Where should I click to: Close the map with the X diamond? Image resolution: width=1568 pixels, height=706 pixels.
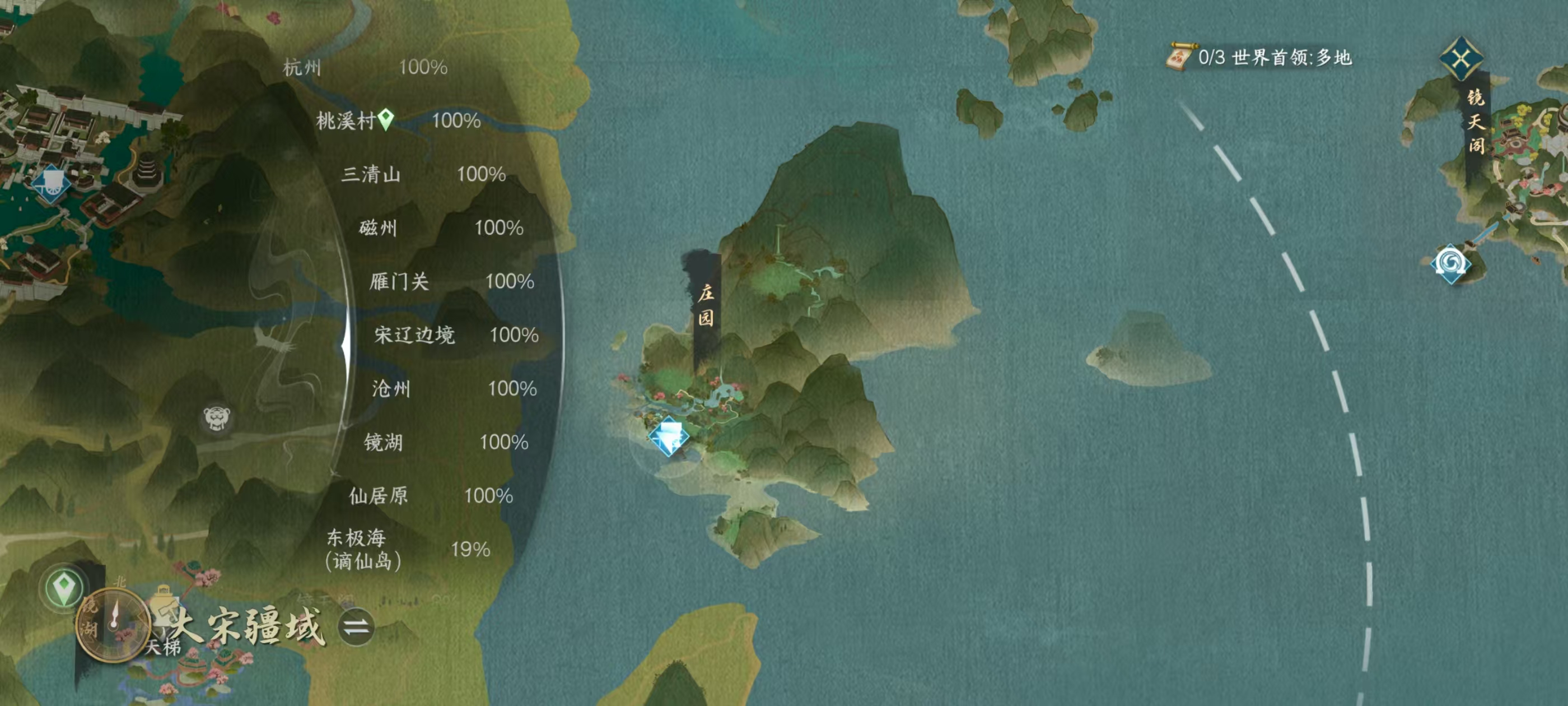(x=1461, y=60)
